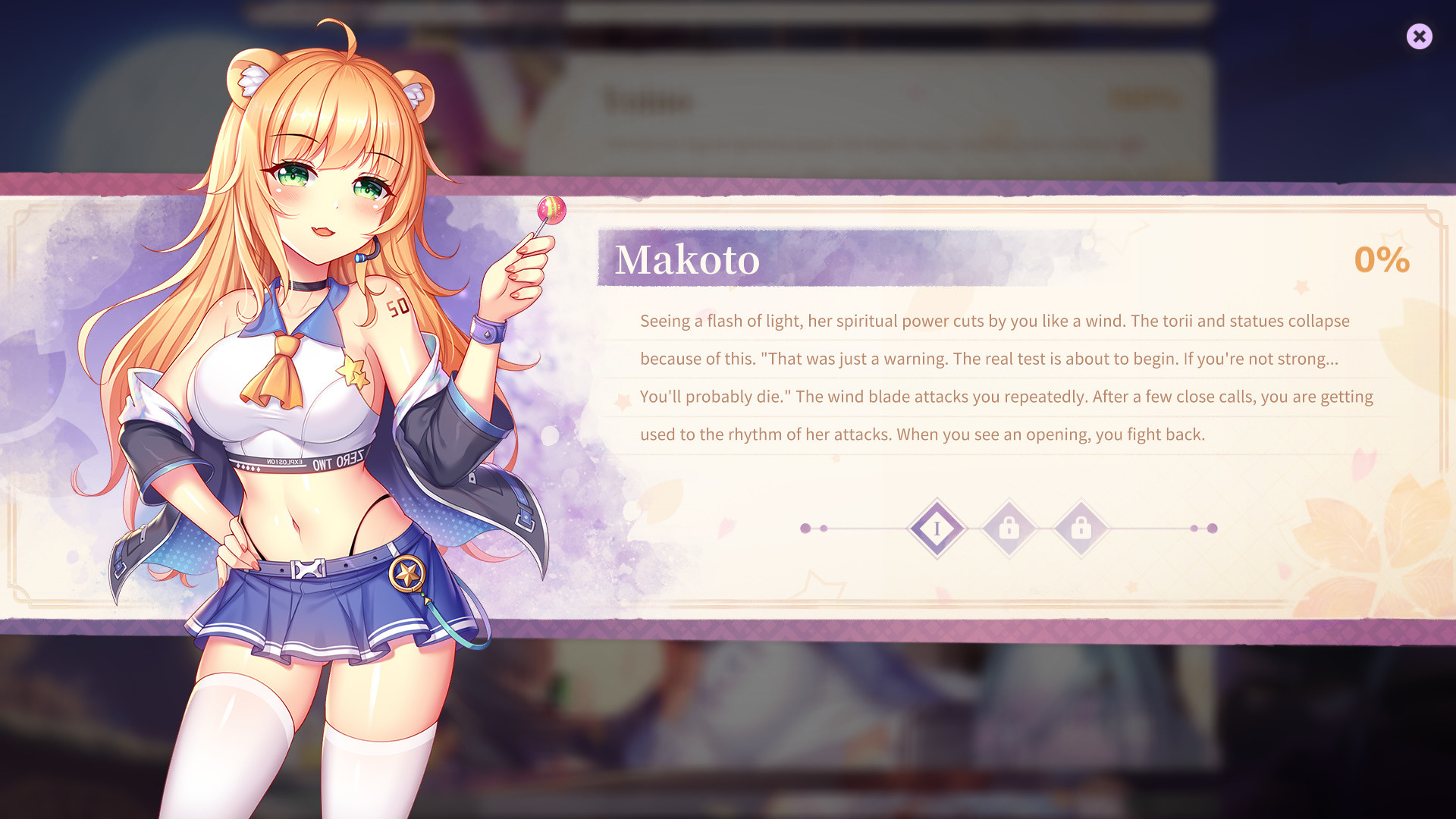Open the previous chapter via the timeline endpoint
This screenshot has height=819, width=1456.
[804, 529]
